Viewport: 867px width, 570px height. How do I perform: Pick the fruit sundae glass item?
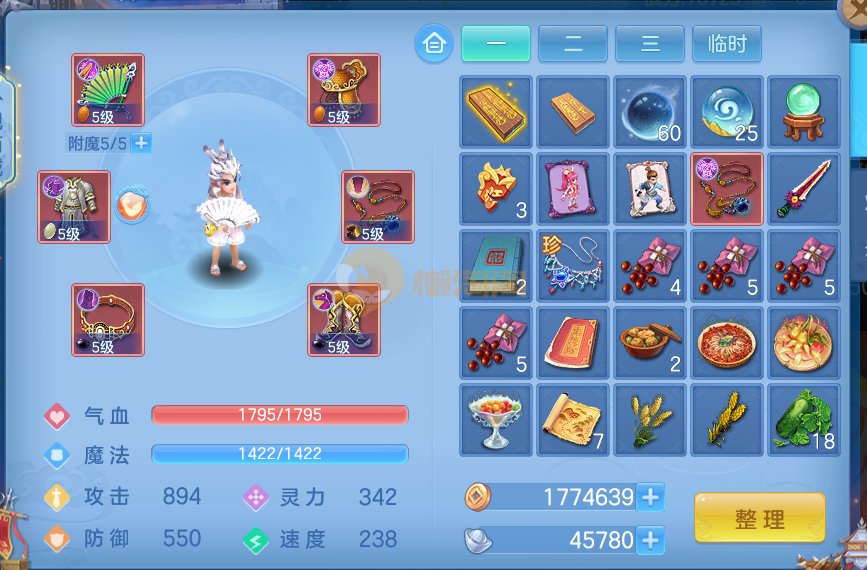[x=495, y=419]
